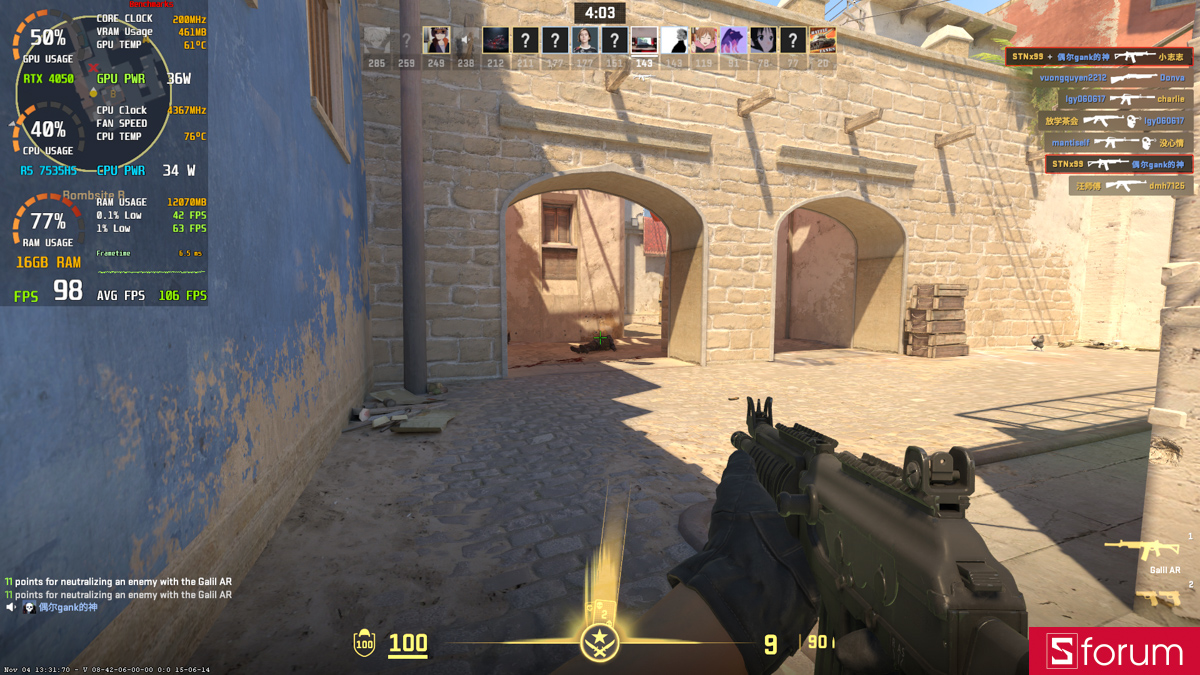Choose the muted speaker avatar scoring 238
Viewport: 1200px width, 675px height.
[x=466, y=41]
